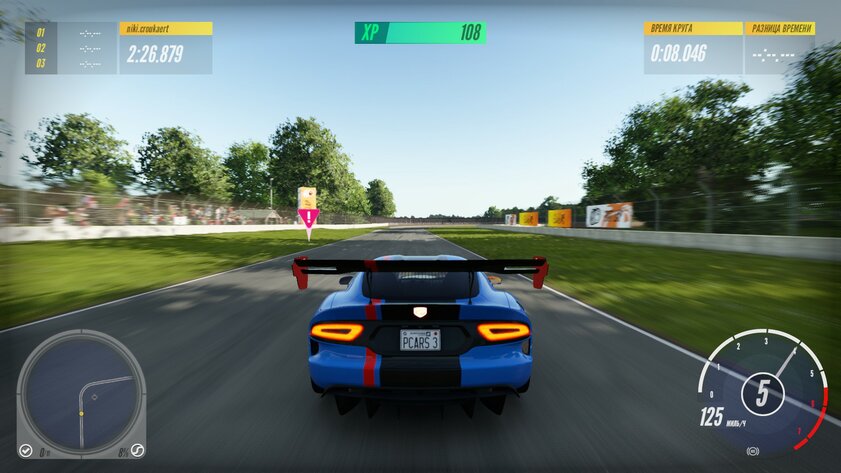Select the niki.croukaert player name tag
The image size is (841, 473).
(x=165, y=29)
